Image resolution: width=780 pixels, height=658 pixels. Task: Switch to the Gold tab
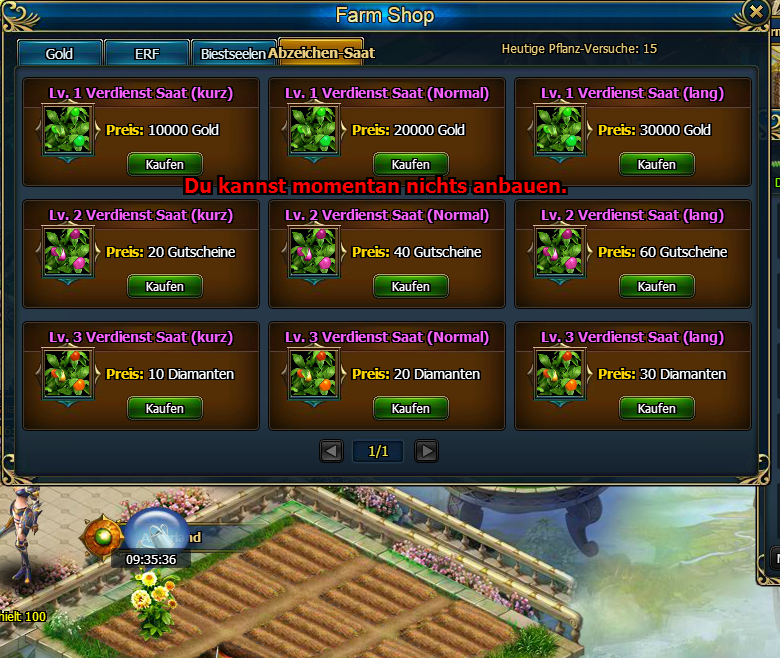60,54
